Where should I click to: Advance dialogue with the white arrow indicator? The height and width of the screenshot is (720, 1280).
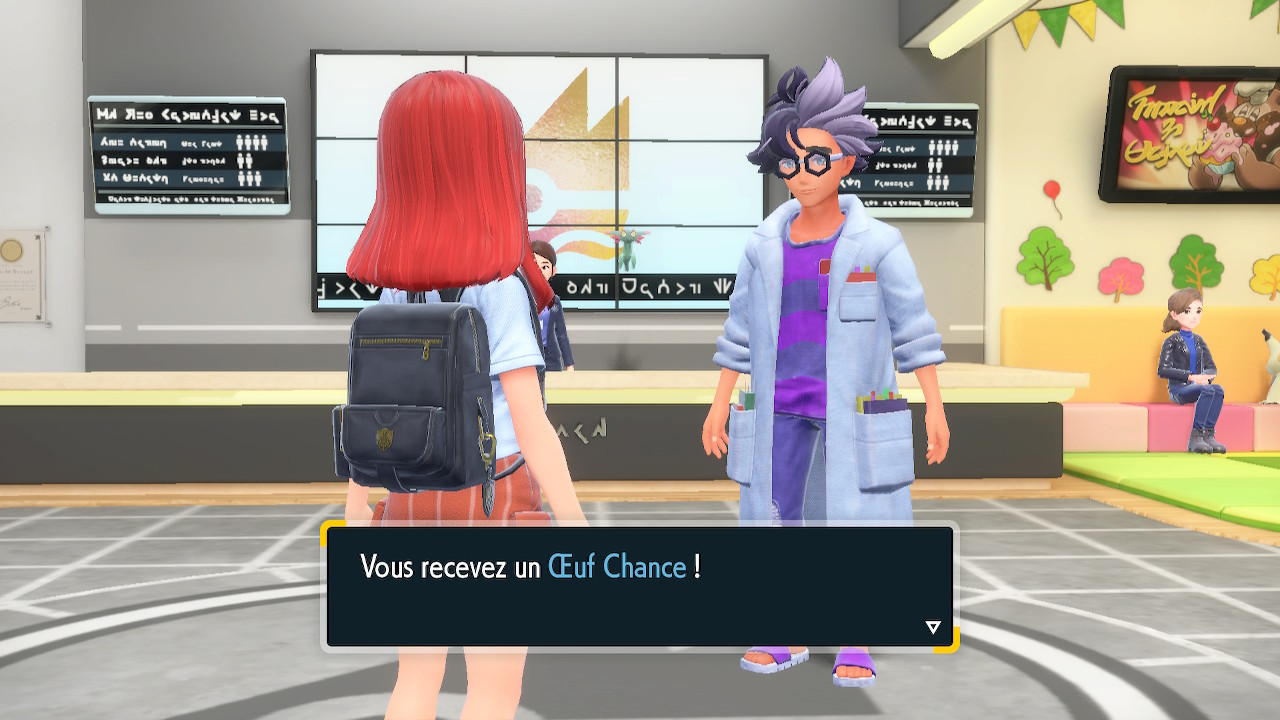click(x=933, y=627)
